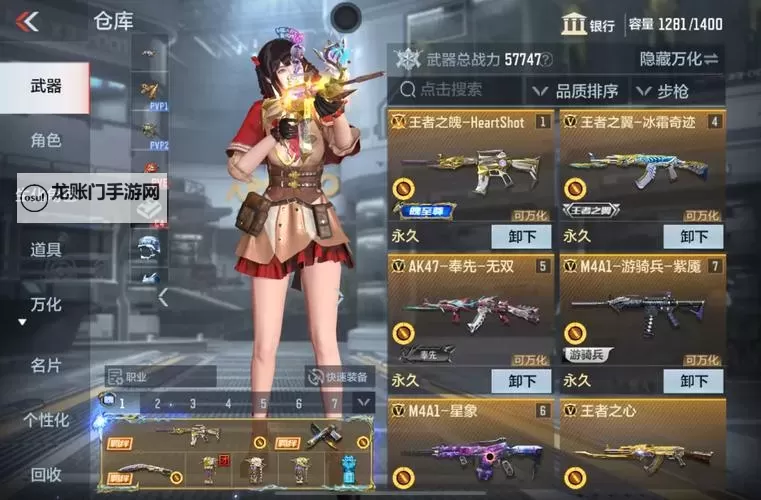The image size is (761, 500).
Task: Toggle 隐藏万化 option
Action: (679, 60)
